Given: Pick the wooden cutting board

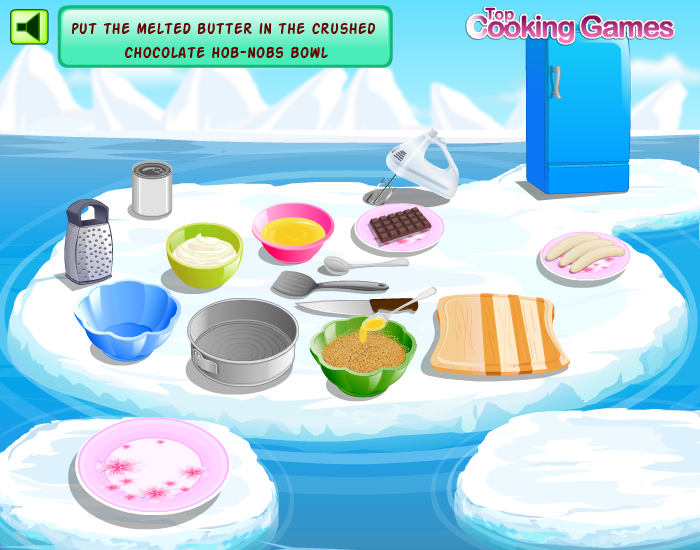Looking at the screenshot, I should [x=498, y=333].
